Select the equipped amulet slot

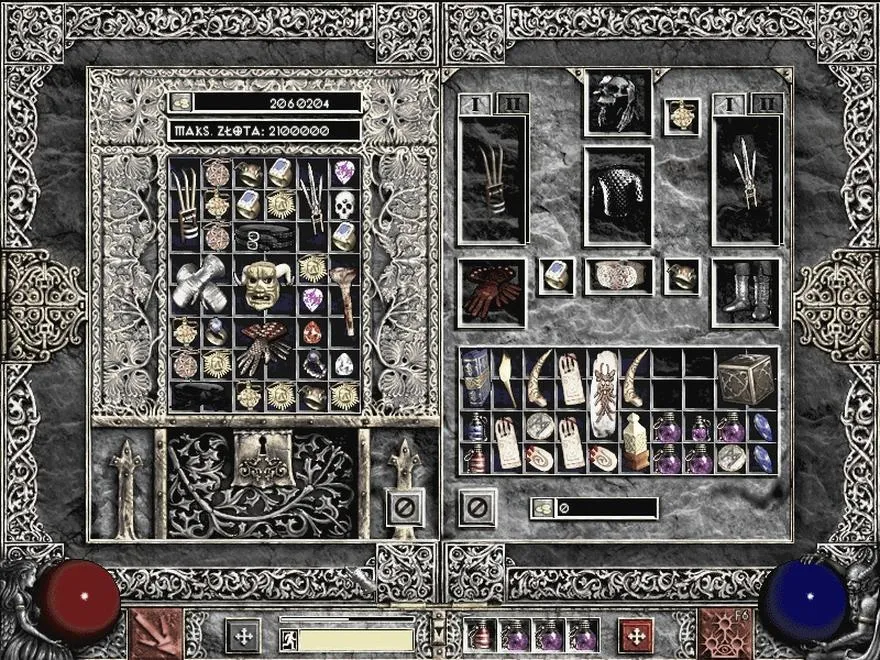680,114
